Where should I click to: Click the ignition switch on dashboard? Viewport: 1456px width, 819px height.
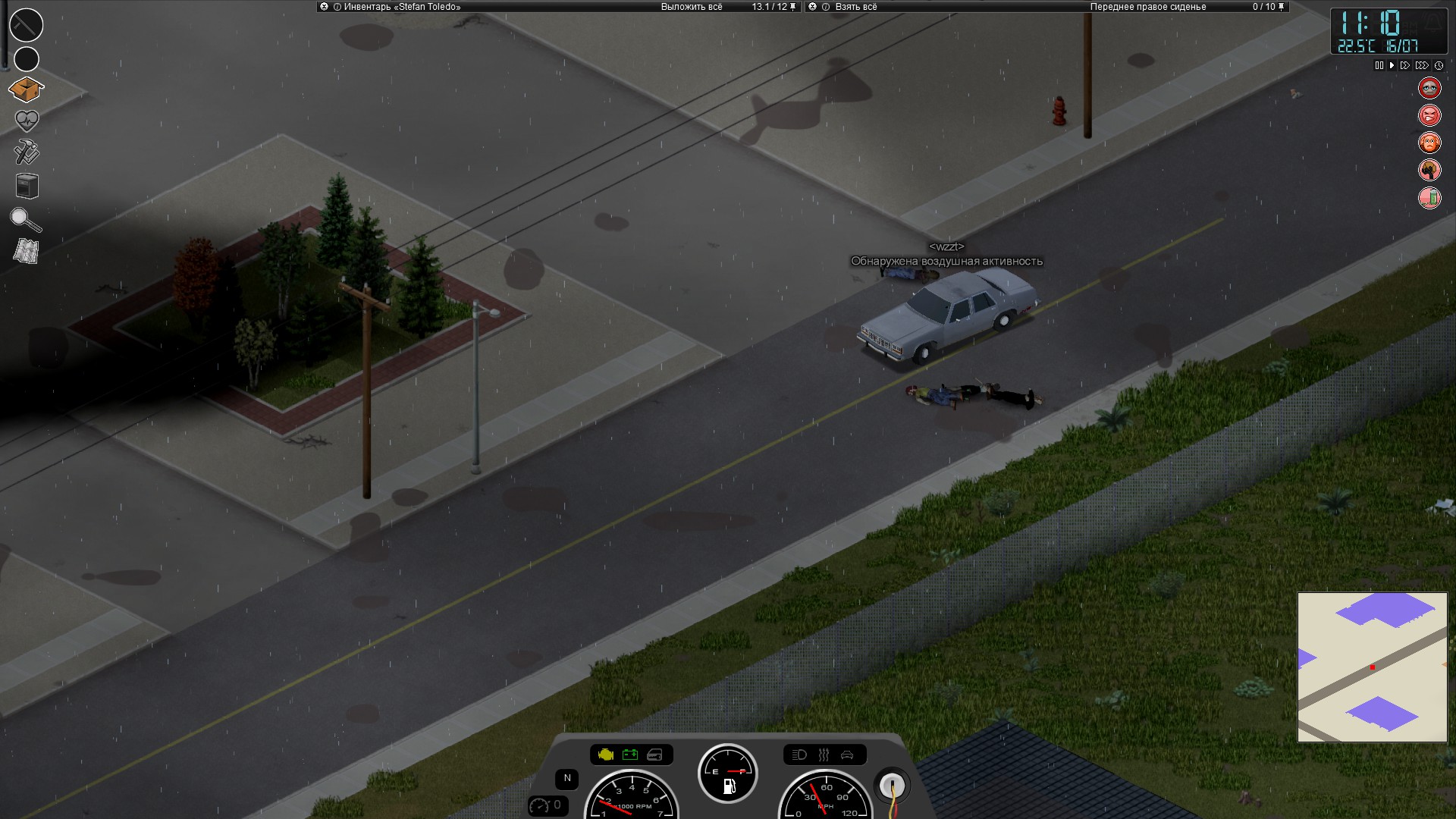tap(892, 785)
